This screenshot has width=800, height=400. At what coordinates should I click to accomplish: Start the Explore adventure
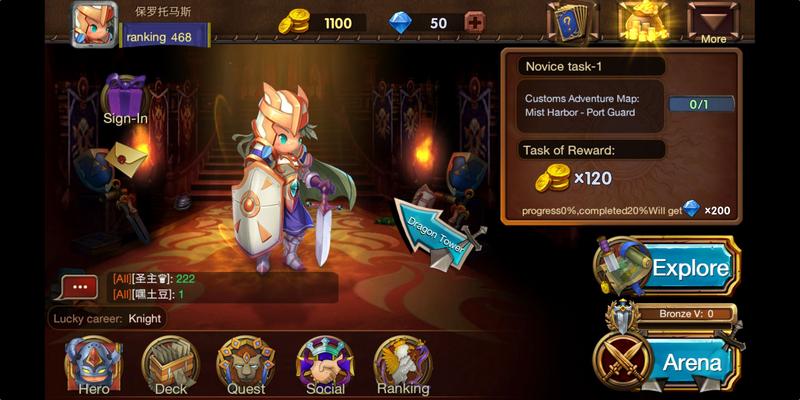pos(668,267)
